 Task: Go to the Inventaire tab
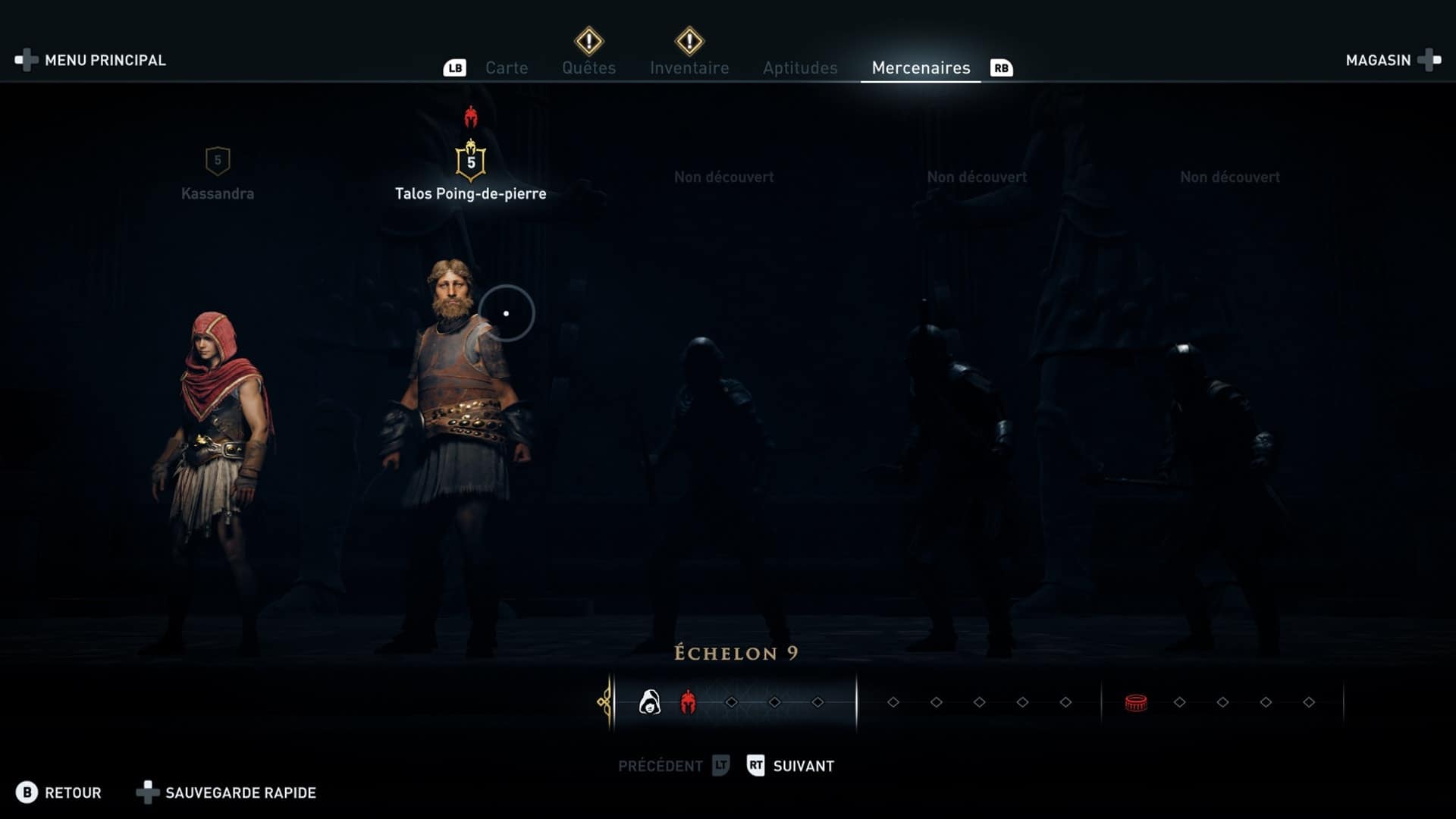(689, 68)
